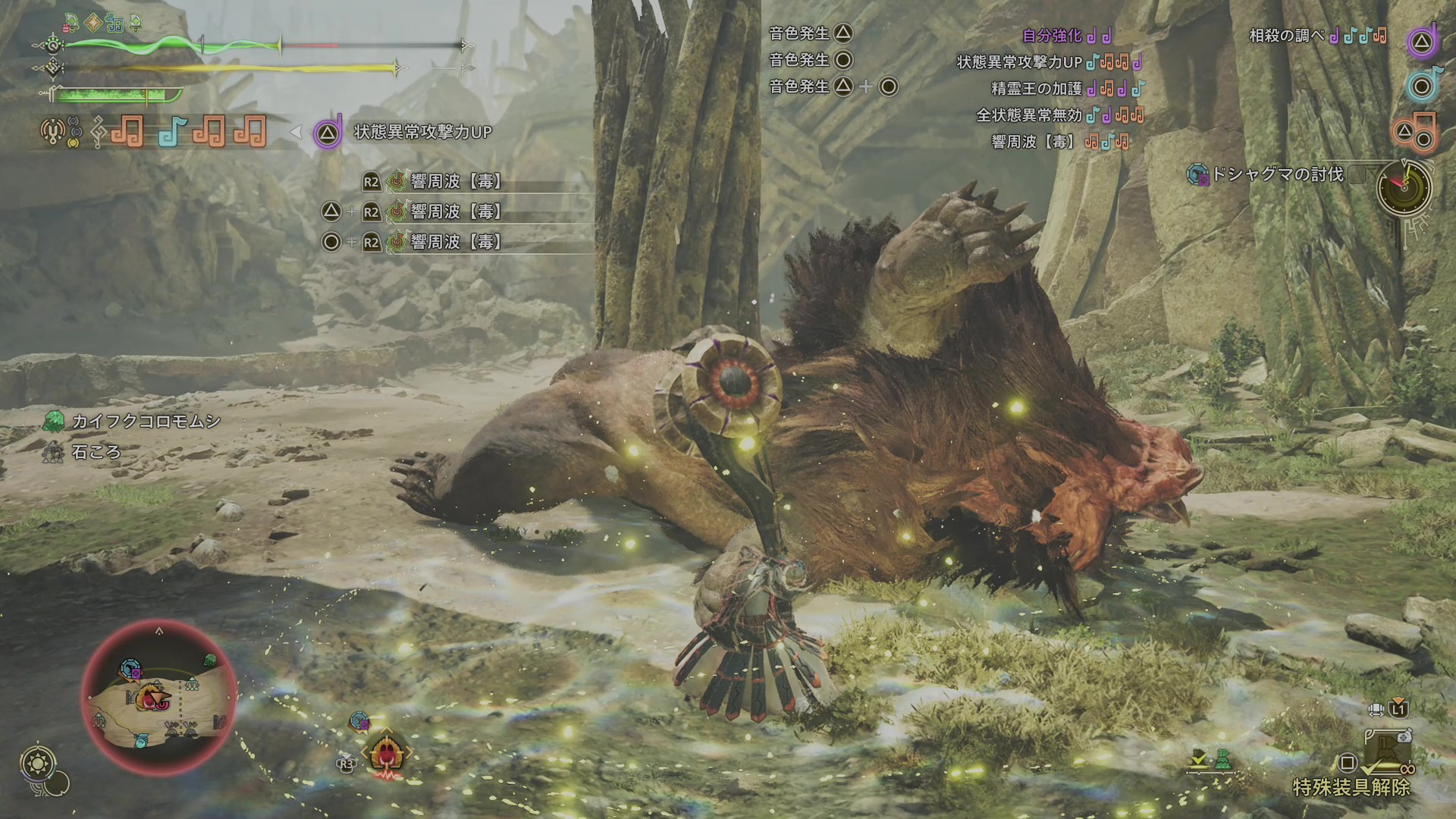Choose the 石ころ pickup entry

coord(96,452)
